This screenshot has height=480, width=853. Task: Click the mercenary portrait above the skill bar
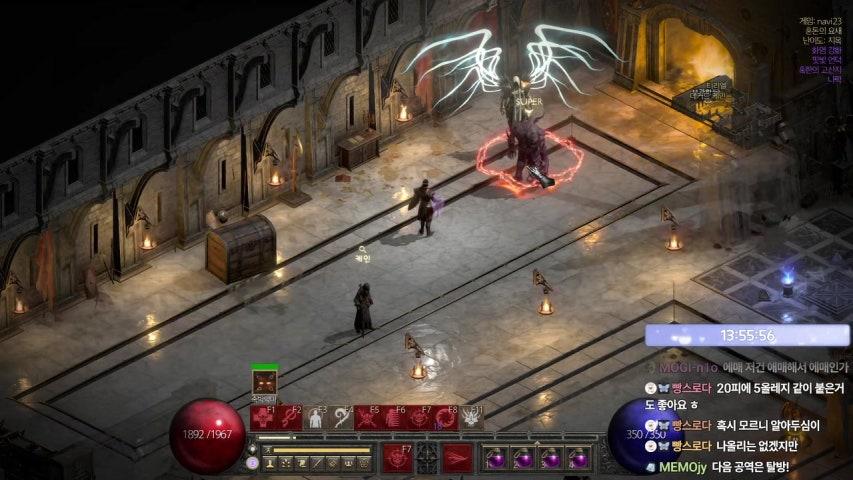pyautogui.click(x=265, y=382)
